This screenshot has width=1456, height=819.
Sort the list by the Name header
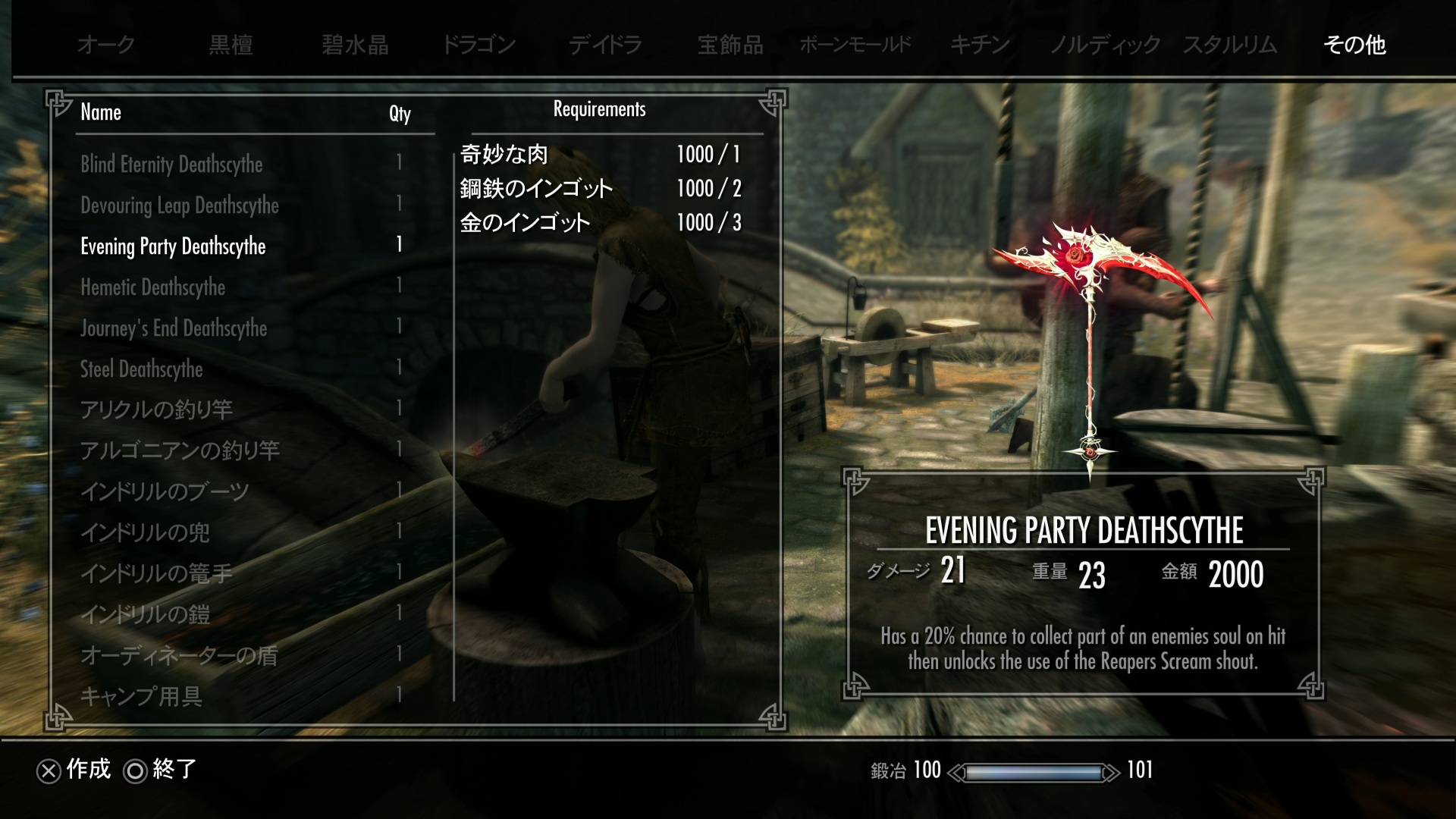tap(101, 112)
